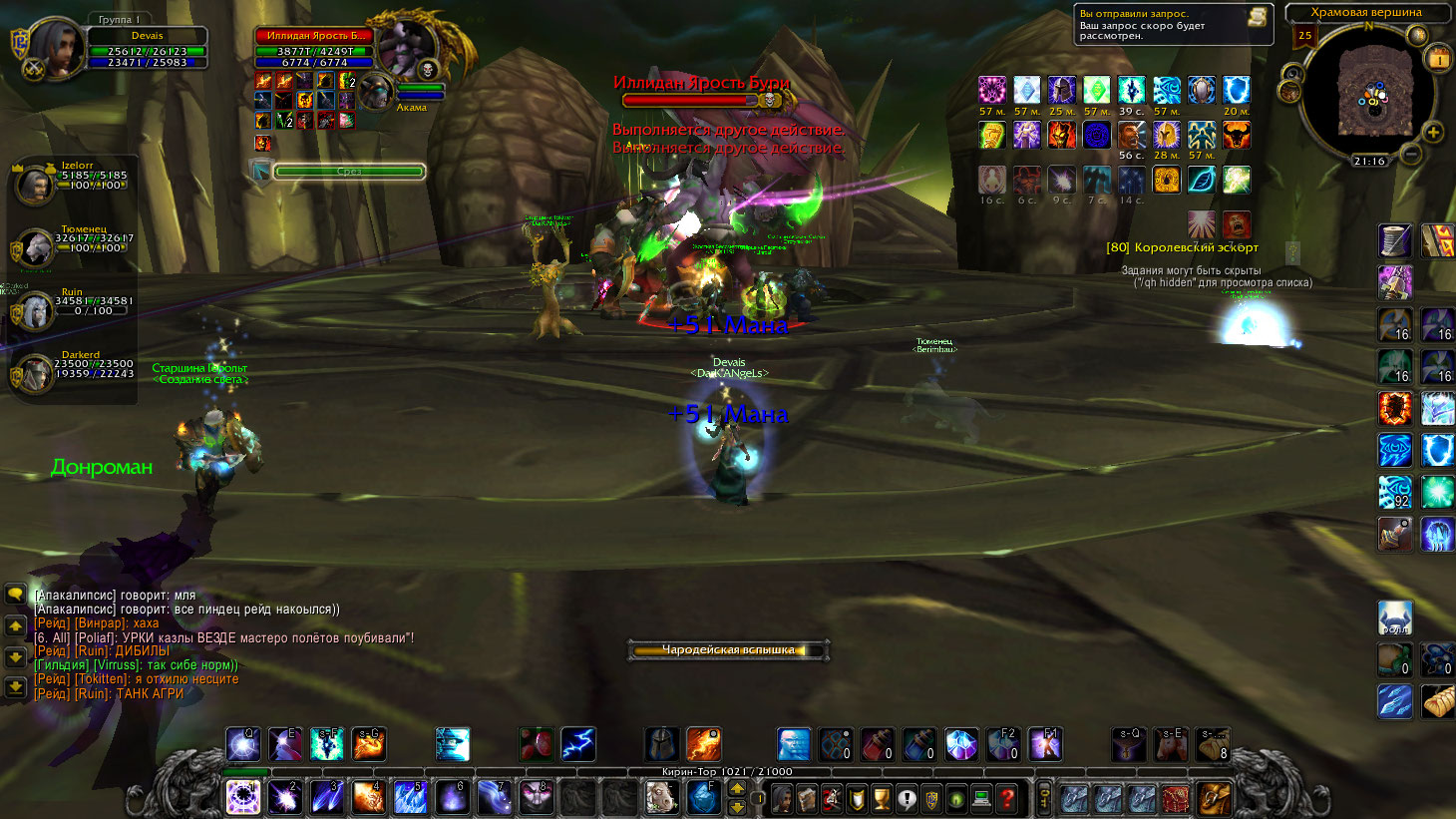Open the character info micro button
1456x819 pixels.
click(782, 798)
